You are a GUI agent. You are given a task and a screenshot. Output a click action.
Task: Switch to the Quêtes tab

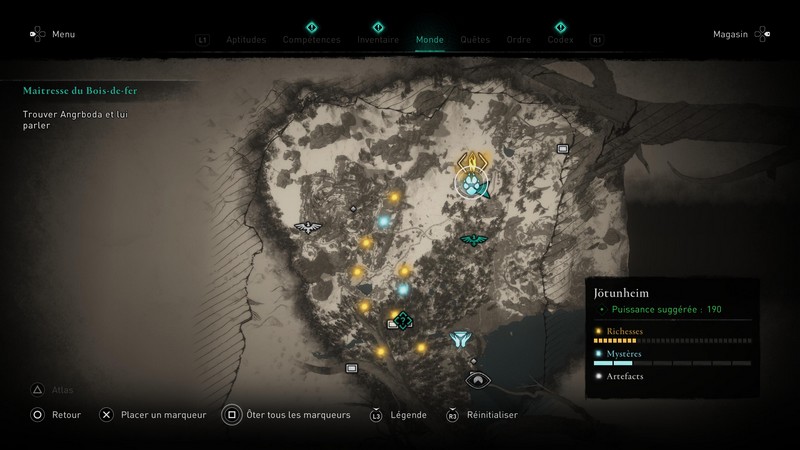point(475,40)
